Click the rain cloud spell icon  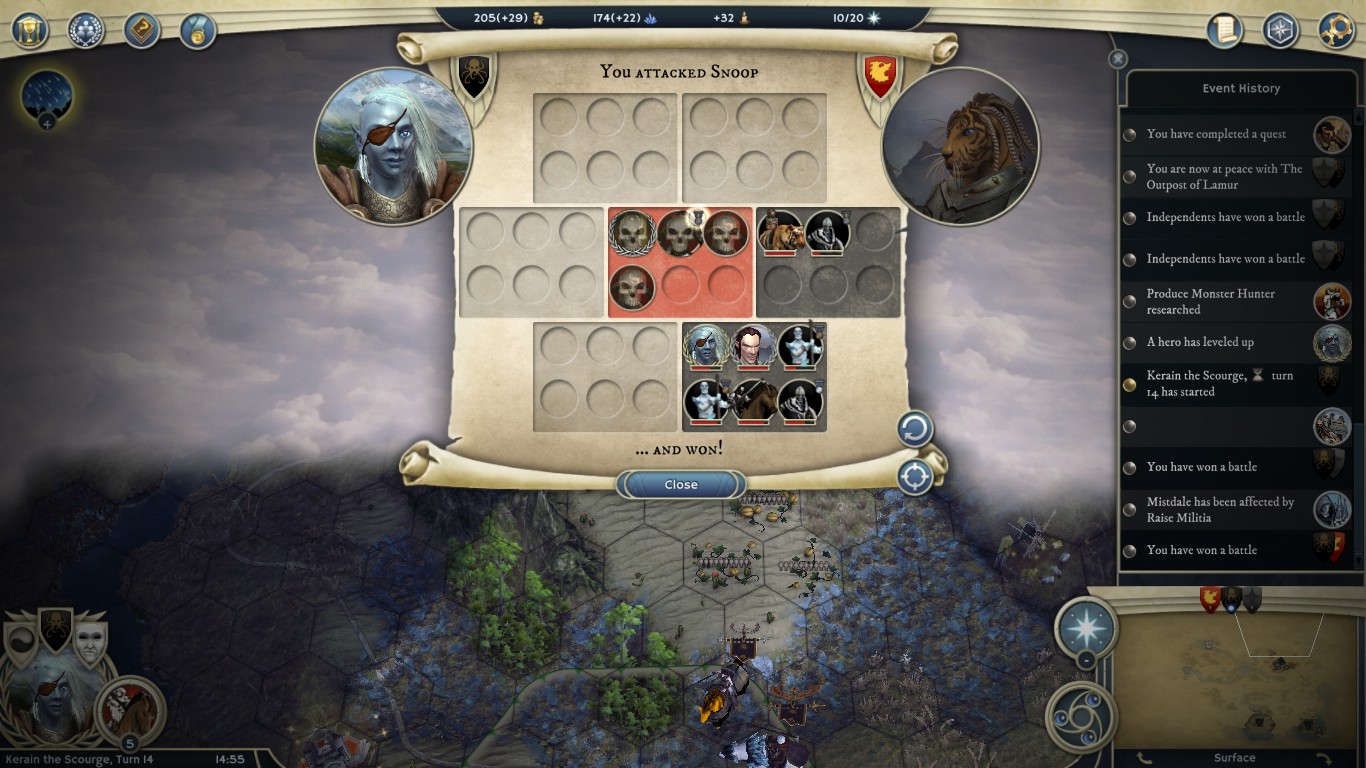pos(47,96)
